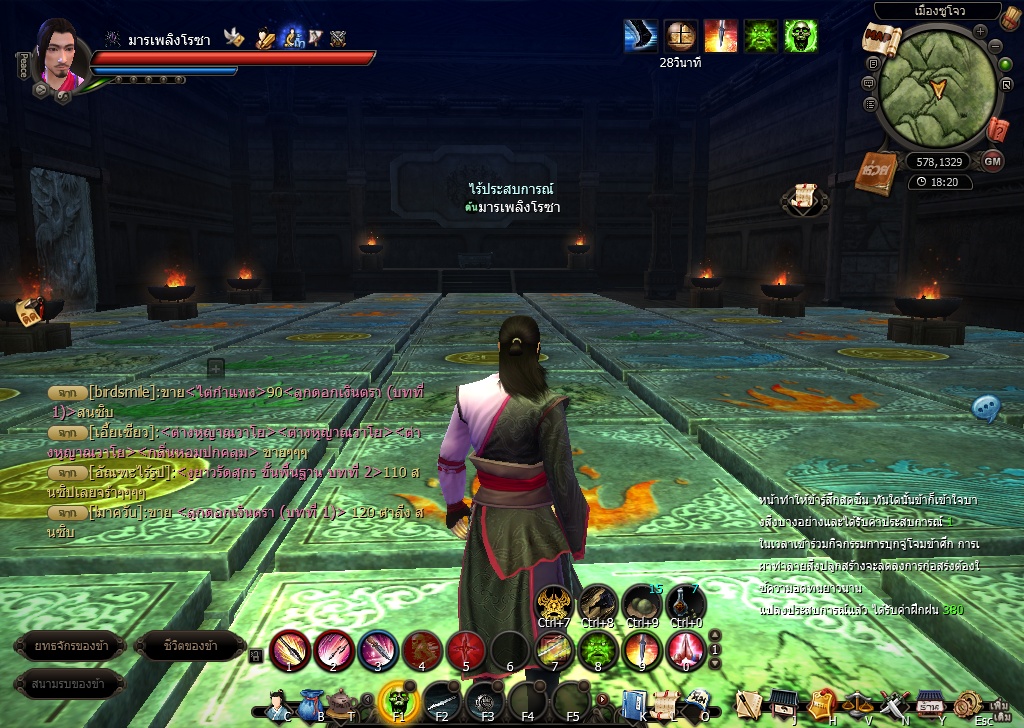
Task: Zoom in the minimap with the plus button
Action: click(980, 30)
